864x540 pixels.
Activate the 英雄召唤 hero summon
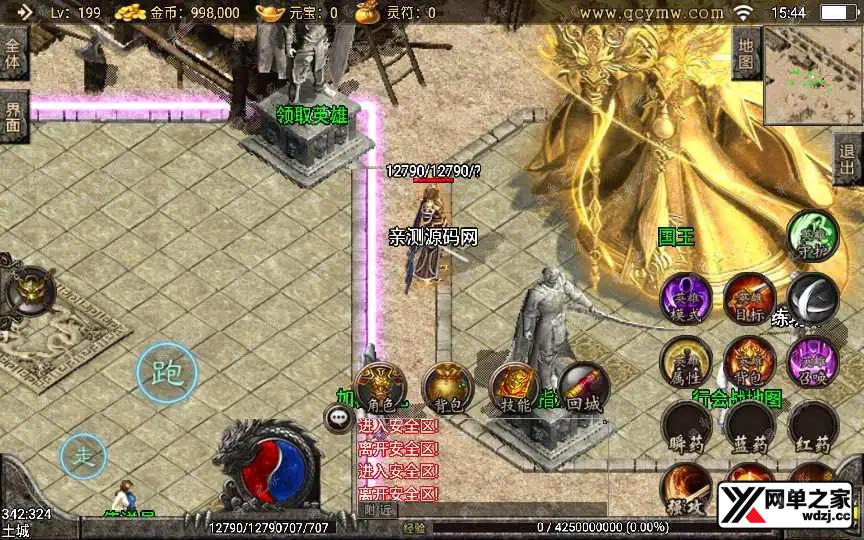[x=812, y=362]
